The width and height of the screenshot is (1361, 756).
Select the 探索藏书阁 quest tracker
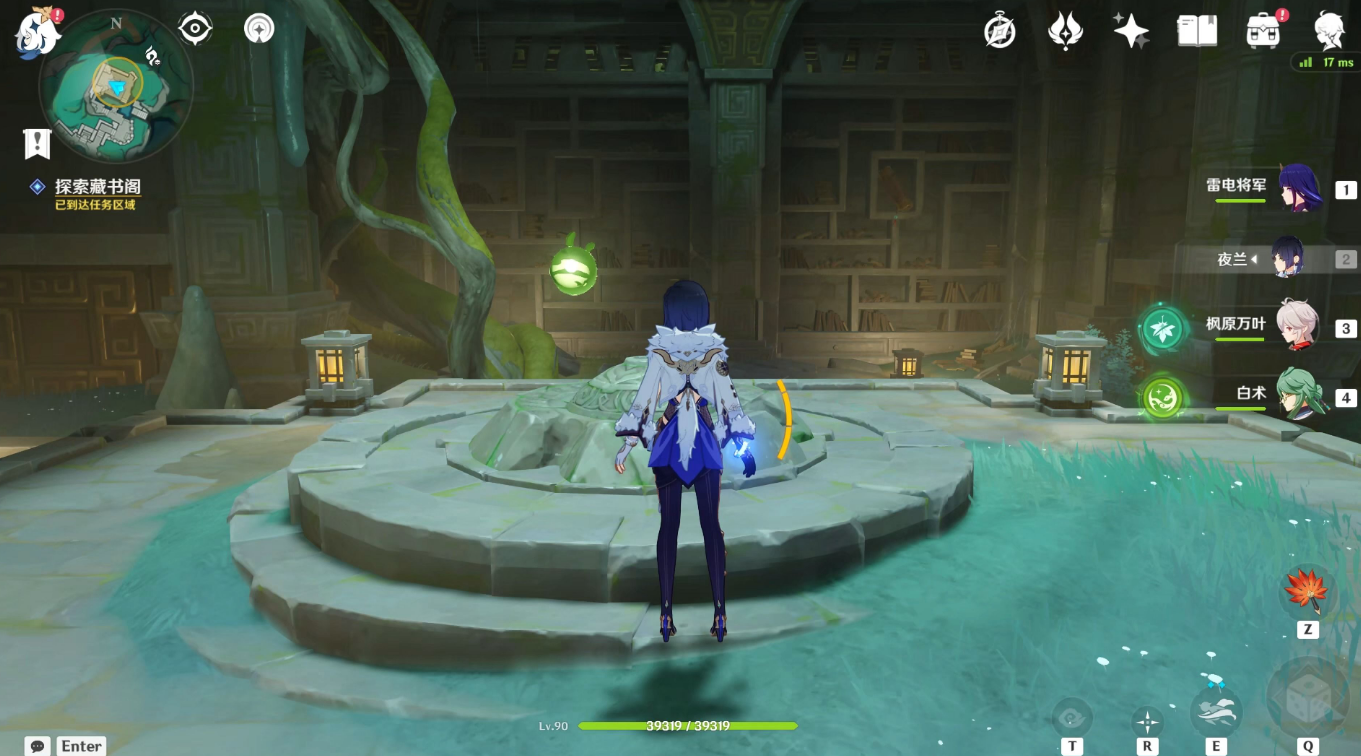click(x=97, y=187)
